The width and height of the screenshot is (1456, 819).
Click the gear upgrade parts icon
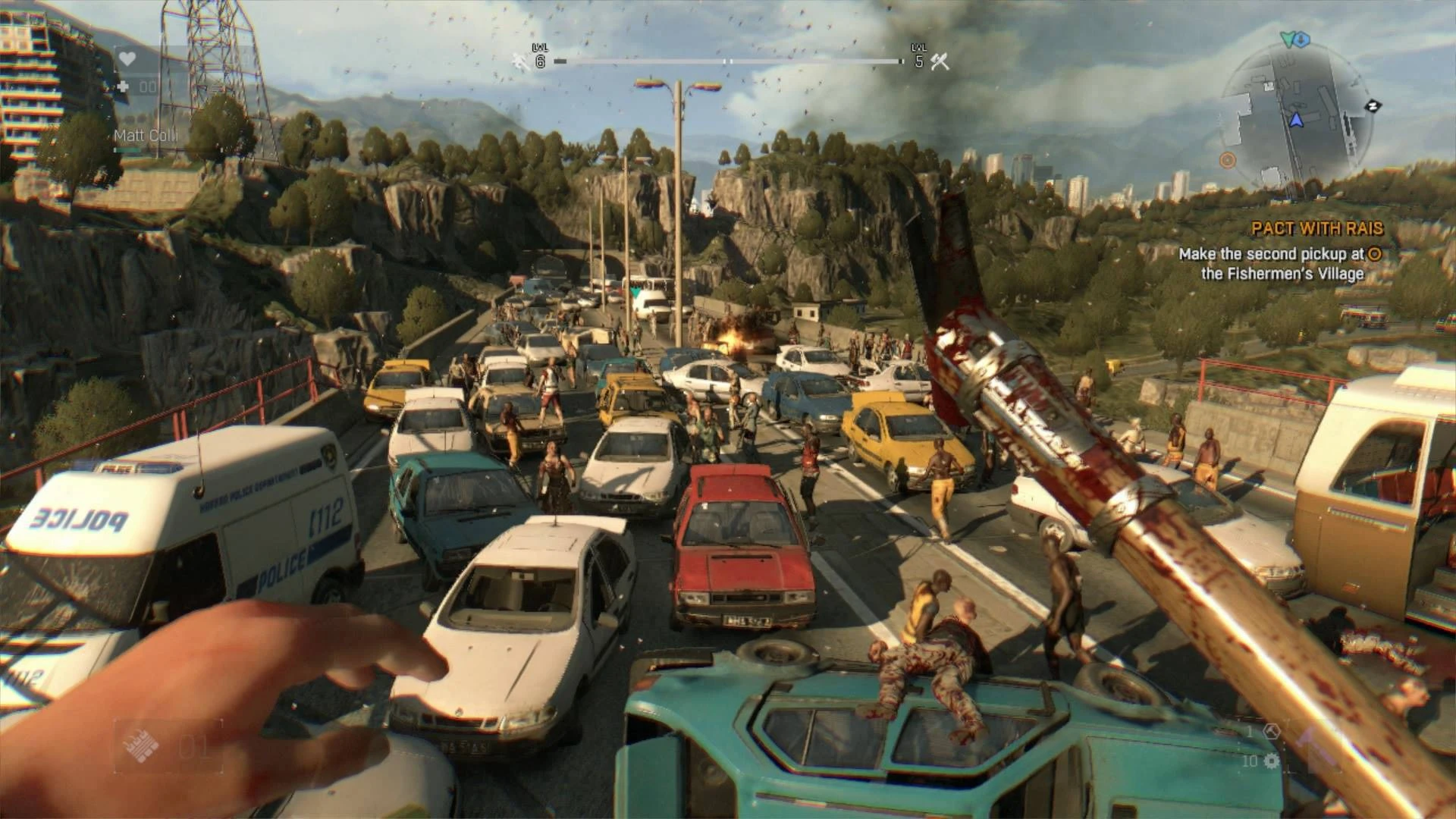tap(1272, 761)
